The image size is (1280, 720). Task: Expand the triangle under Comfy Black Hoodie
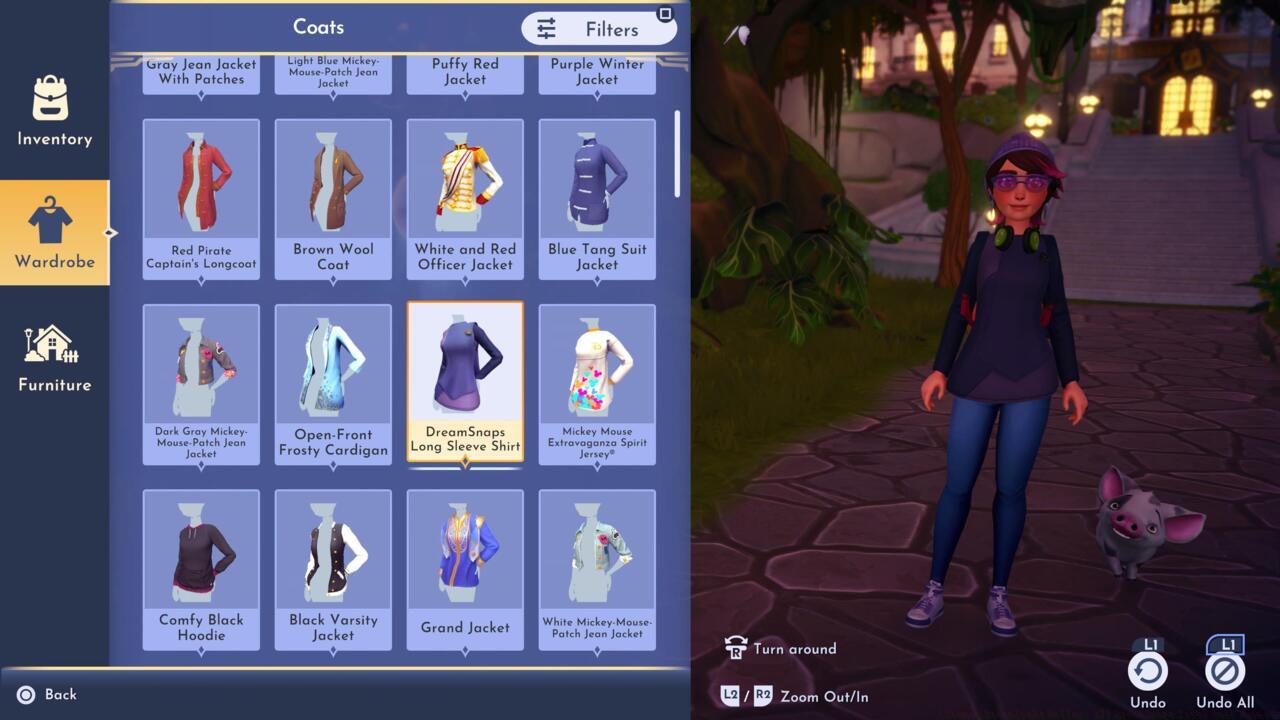200,650
